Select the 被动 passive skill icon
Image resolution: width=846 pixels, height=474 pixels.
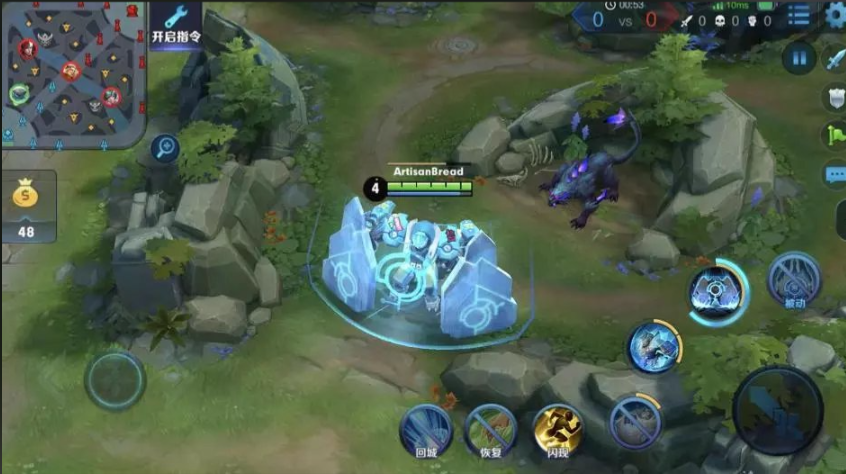coord(795,278)
